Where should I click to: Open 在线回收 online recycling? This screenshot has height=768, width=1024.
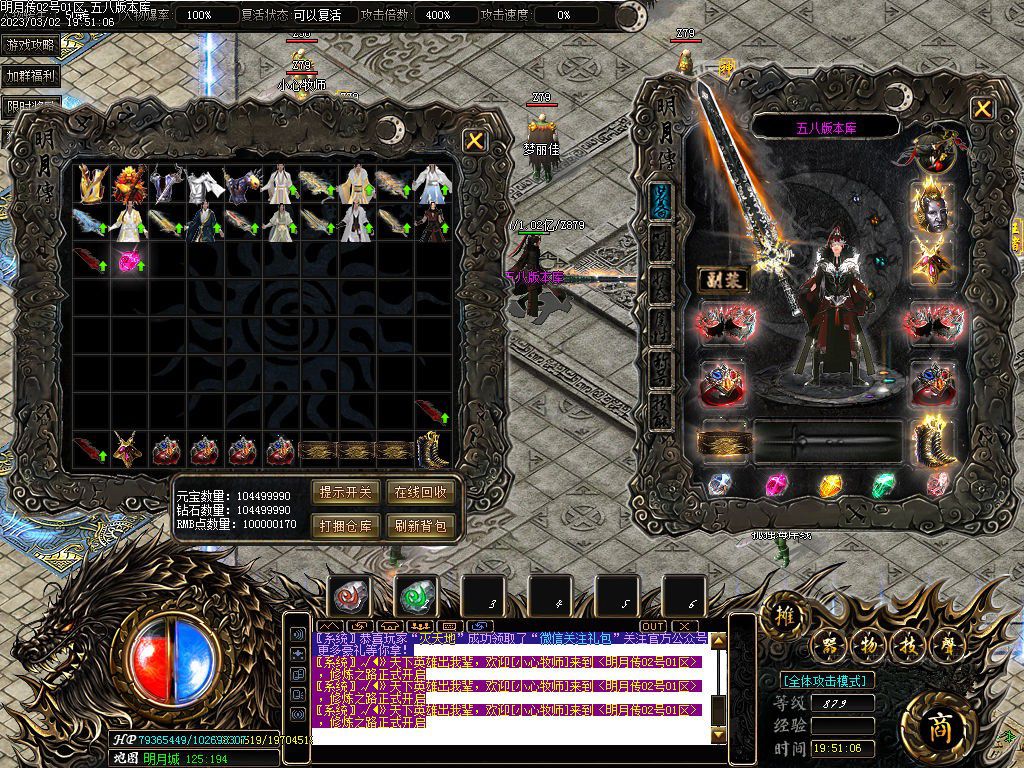[x=420, y=492]
